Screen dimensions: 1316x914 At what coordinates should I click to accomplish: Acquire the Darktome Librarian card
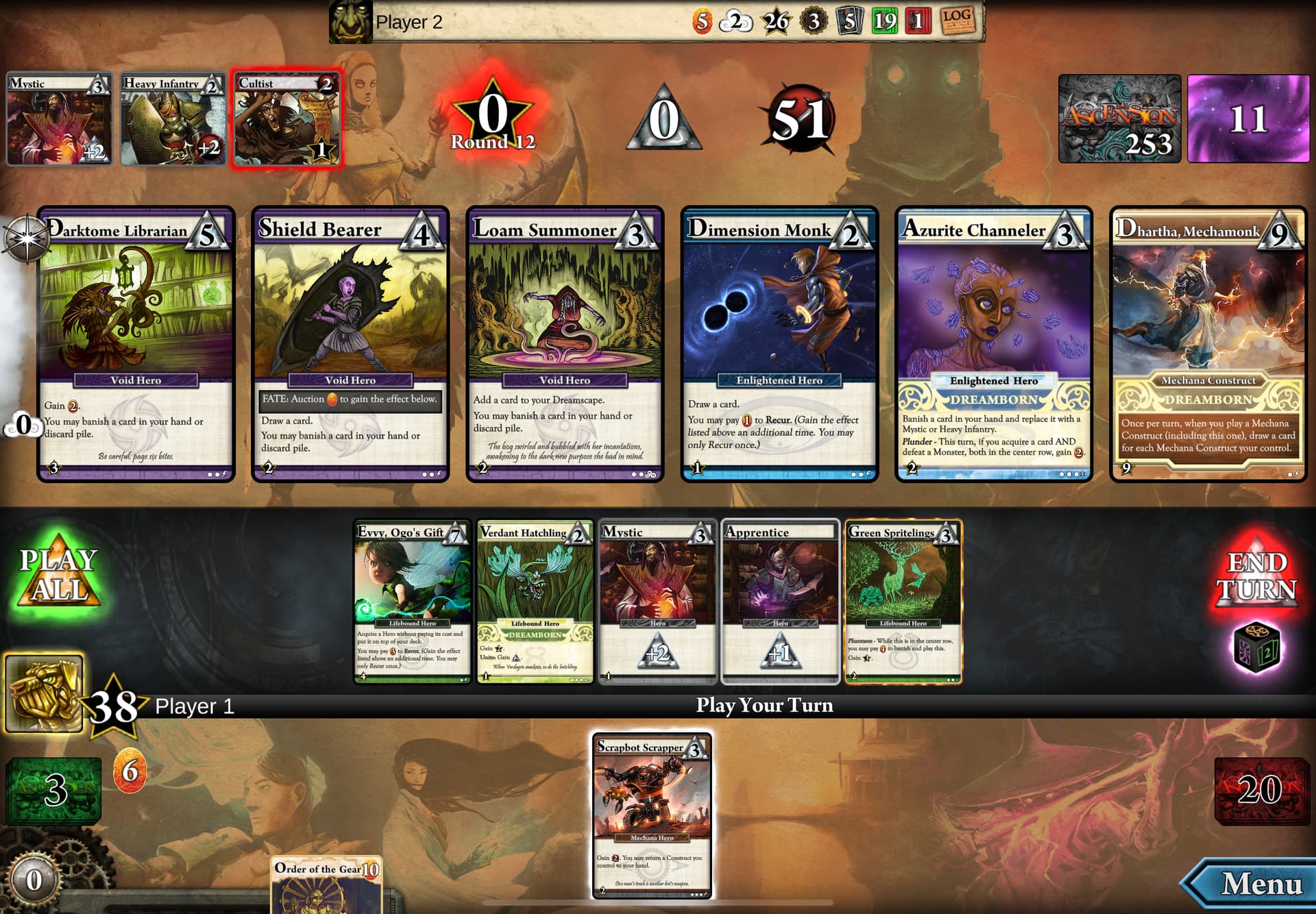(x=136, y=344)
